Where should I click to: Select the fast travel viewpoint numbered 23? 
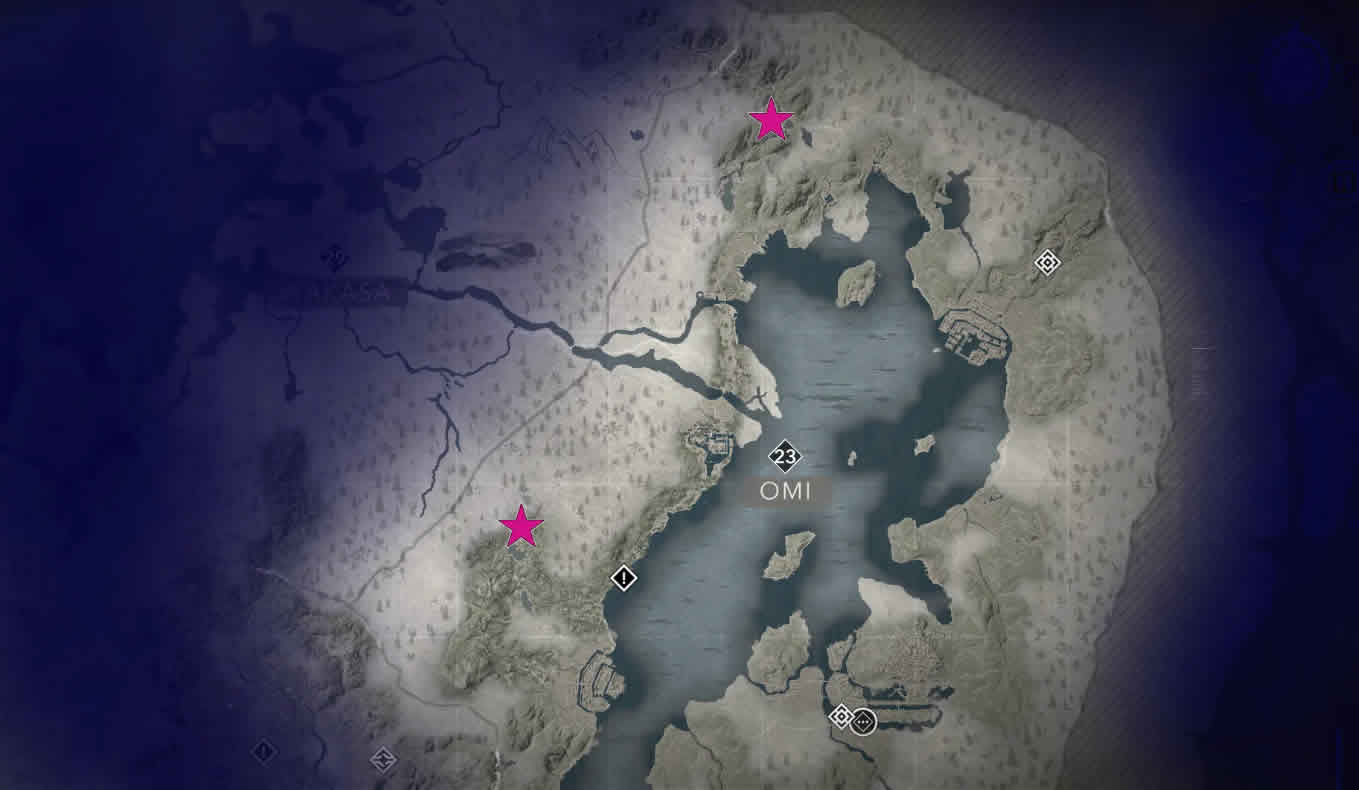coord(786,457)
